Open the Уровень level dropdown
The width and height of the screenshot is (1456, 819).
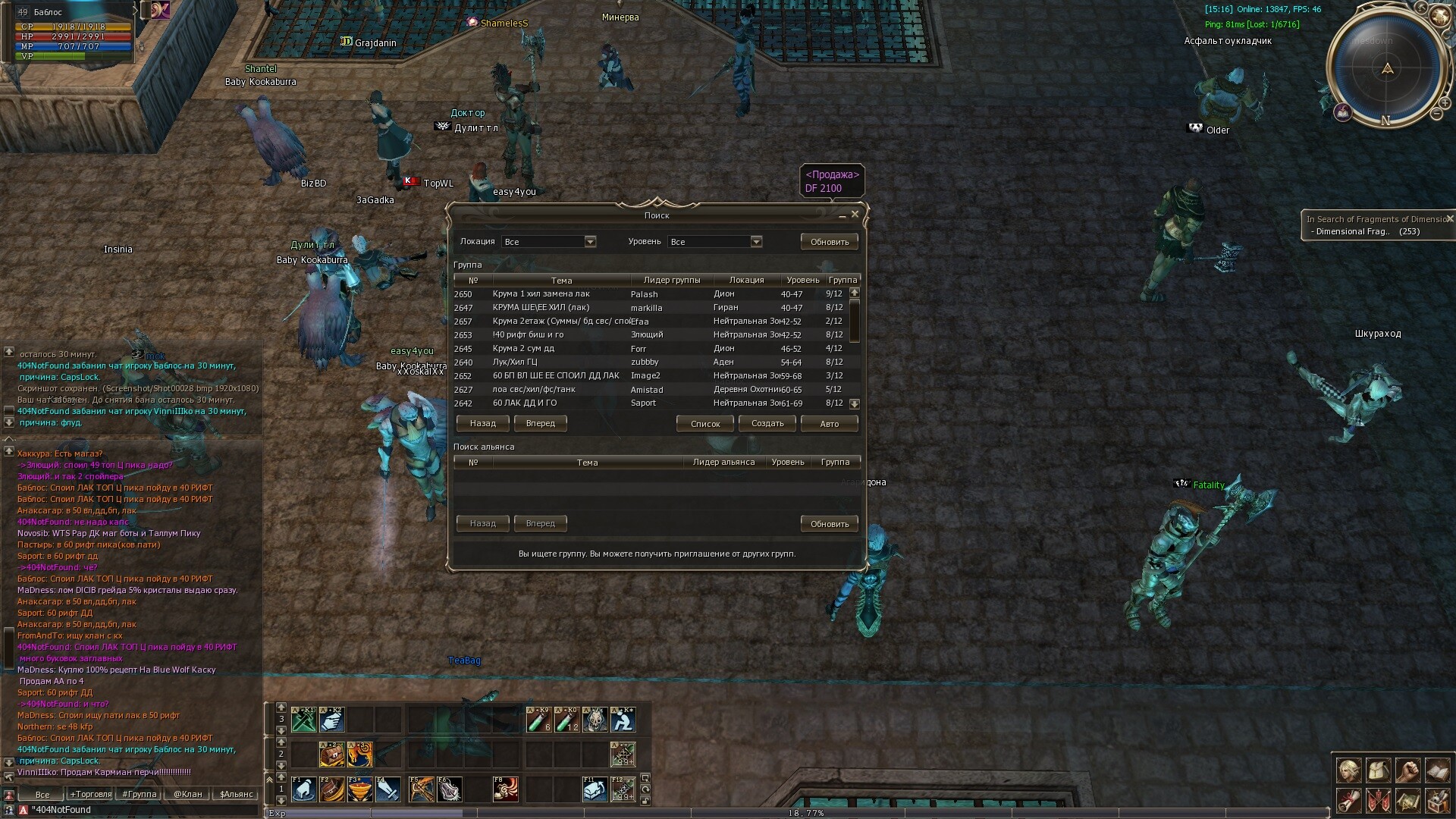756,242
